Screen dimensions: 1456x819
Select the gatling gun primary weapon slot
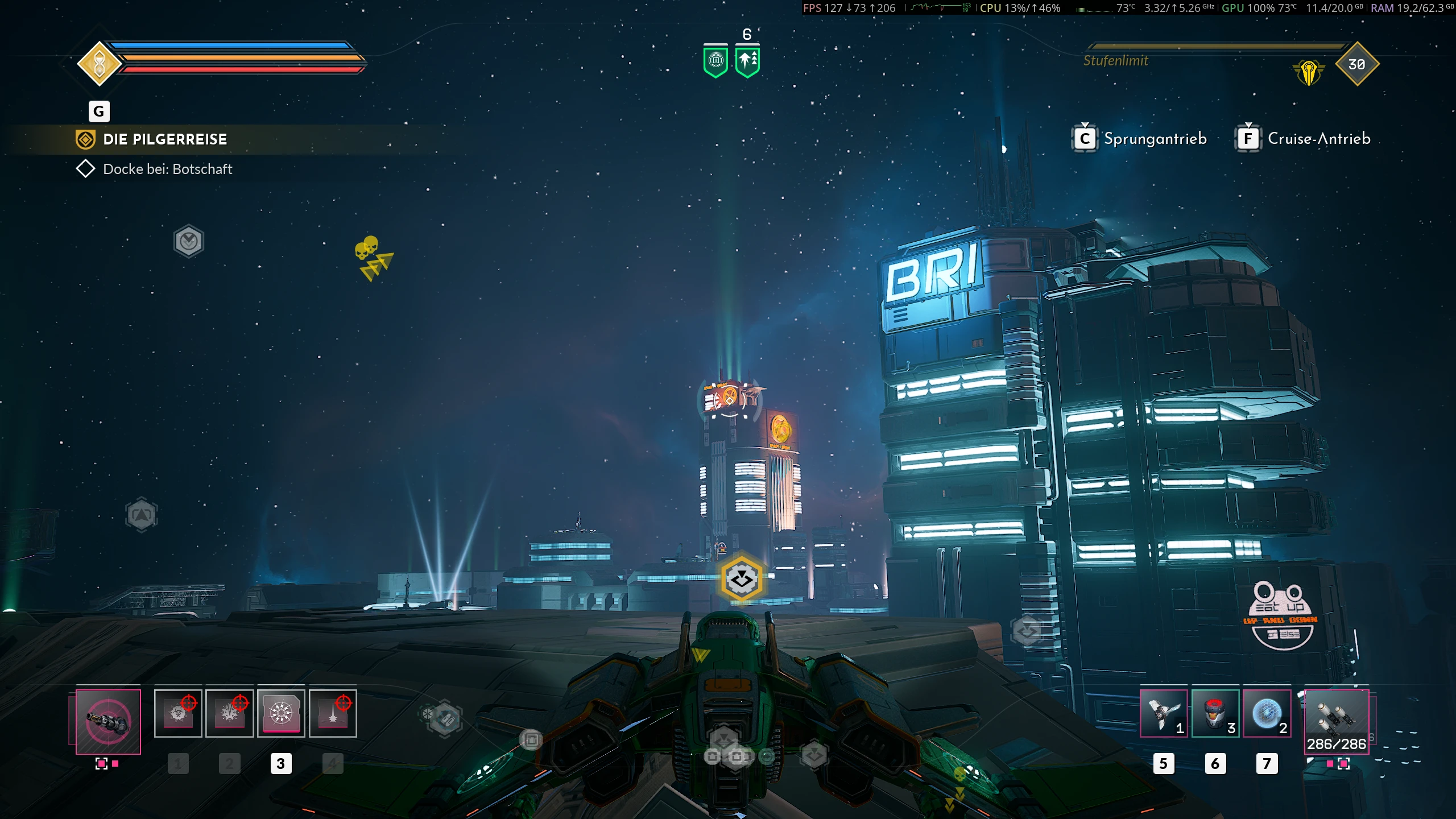tap(108, 722)
